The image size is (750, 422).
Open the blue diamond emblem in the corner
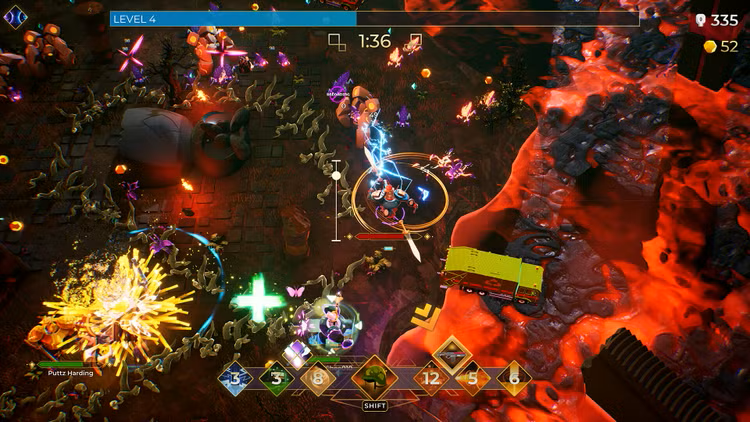(x=15, y=15)
